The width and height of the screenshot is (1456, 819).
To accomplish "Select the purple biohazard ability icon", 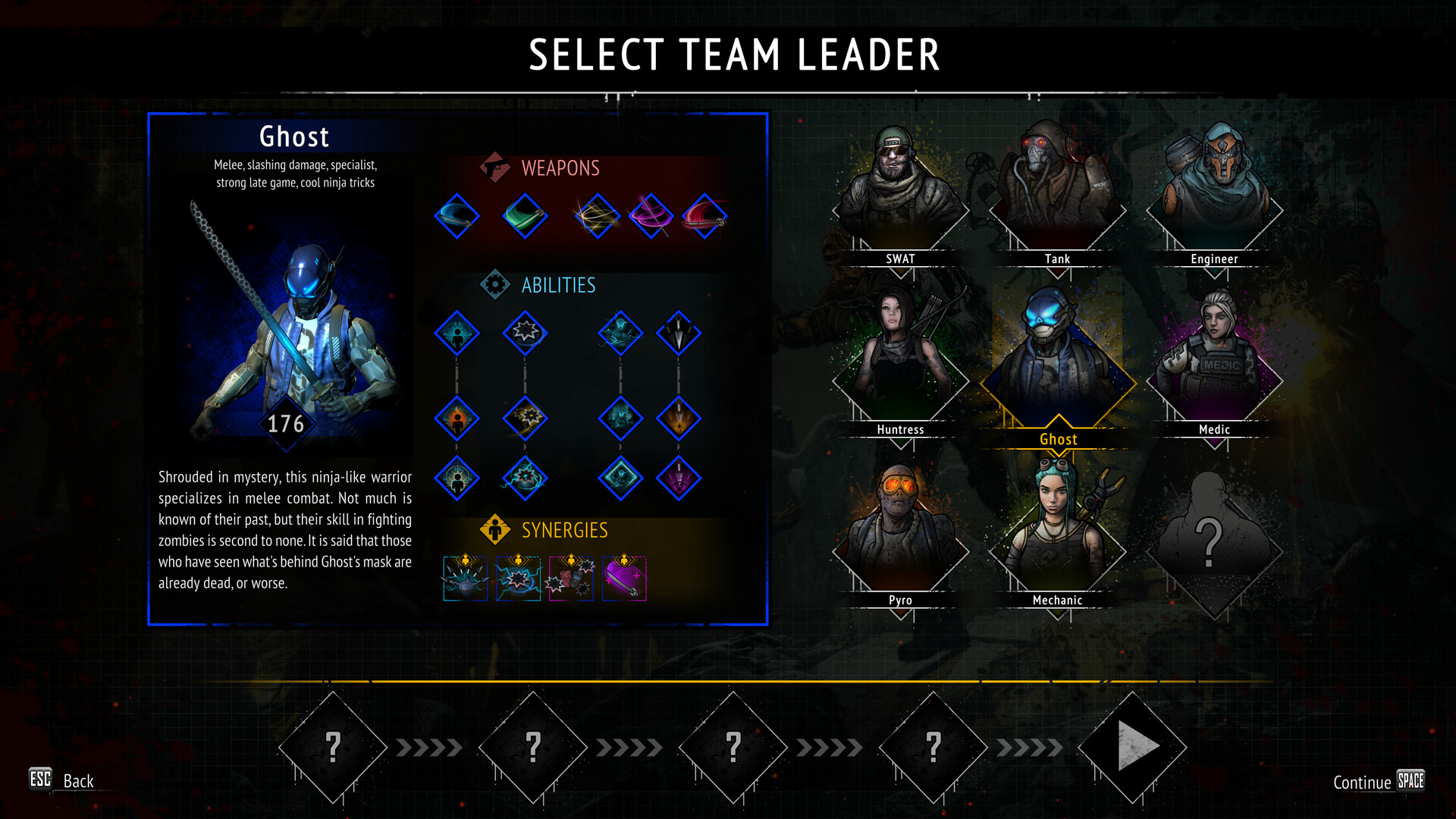I will point(679,479).
